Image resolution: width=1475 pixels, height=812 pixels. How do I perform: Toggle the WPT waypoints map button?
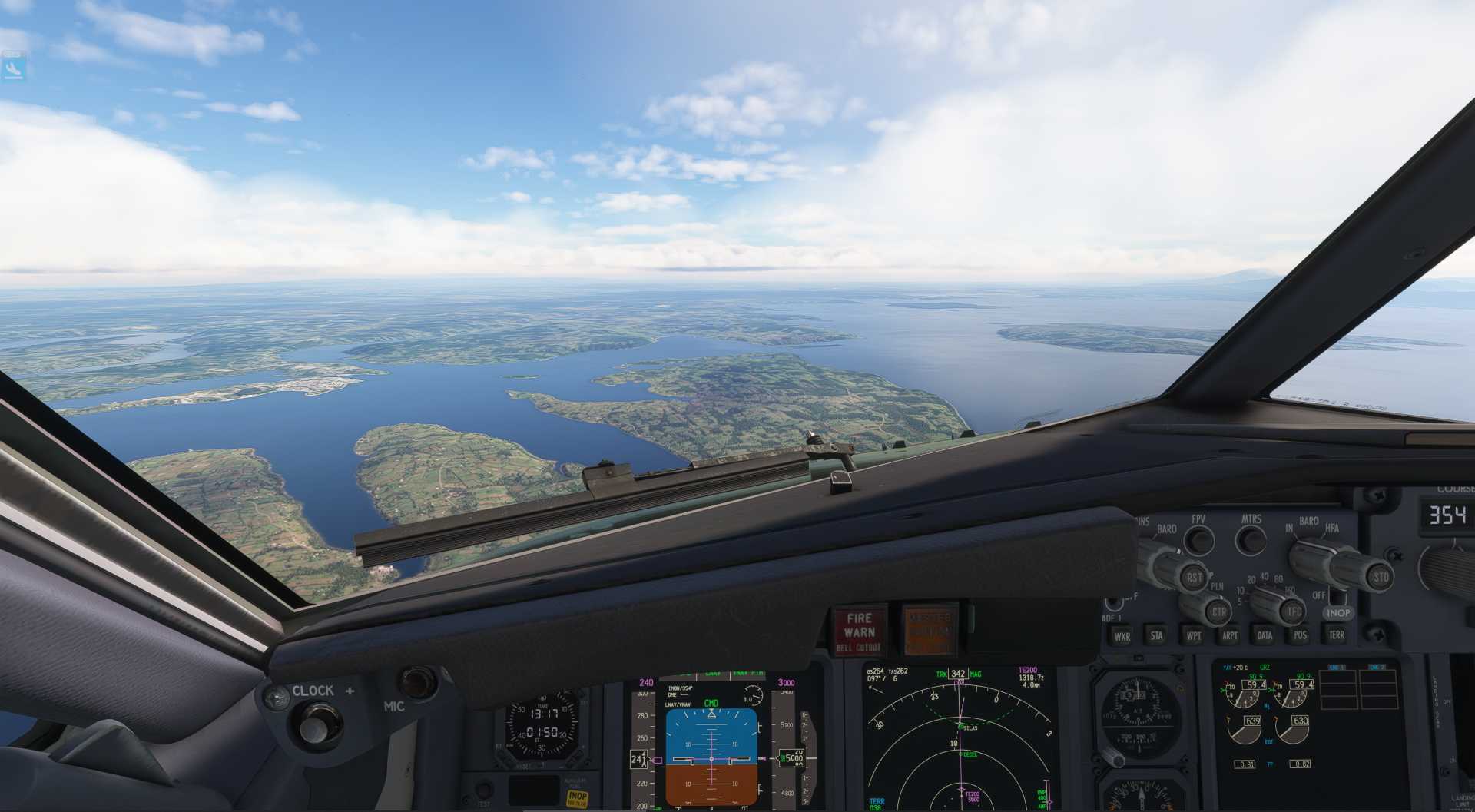click(x=1194, y=635)
